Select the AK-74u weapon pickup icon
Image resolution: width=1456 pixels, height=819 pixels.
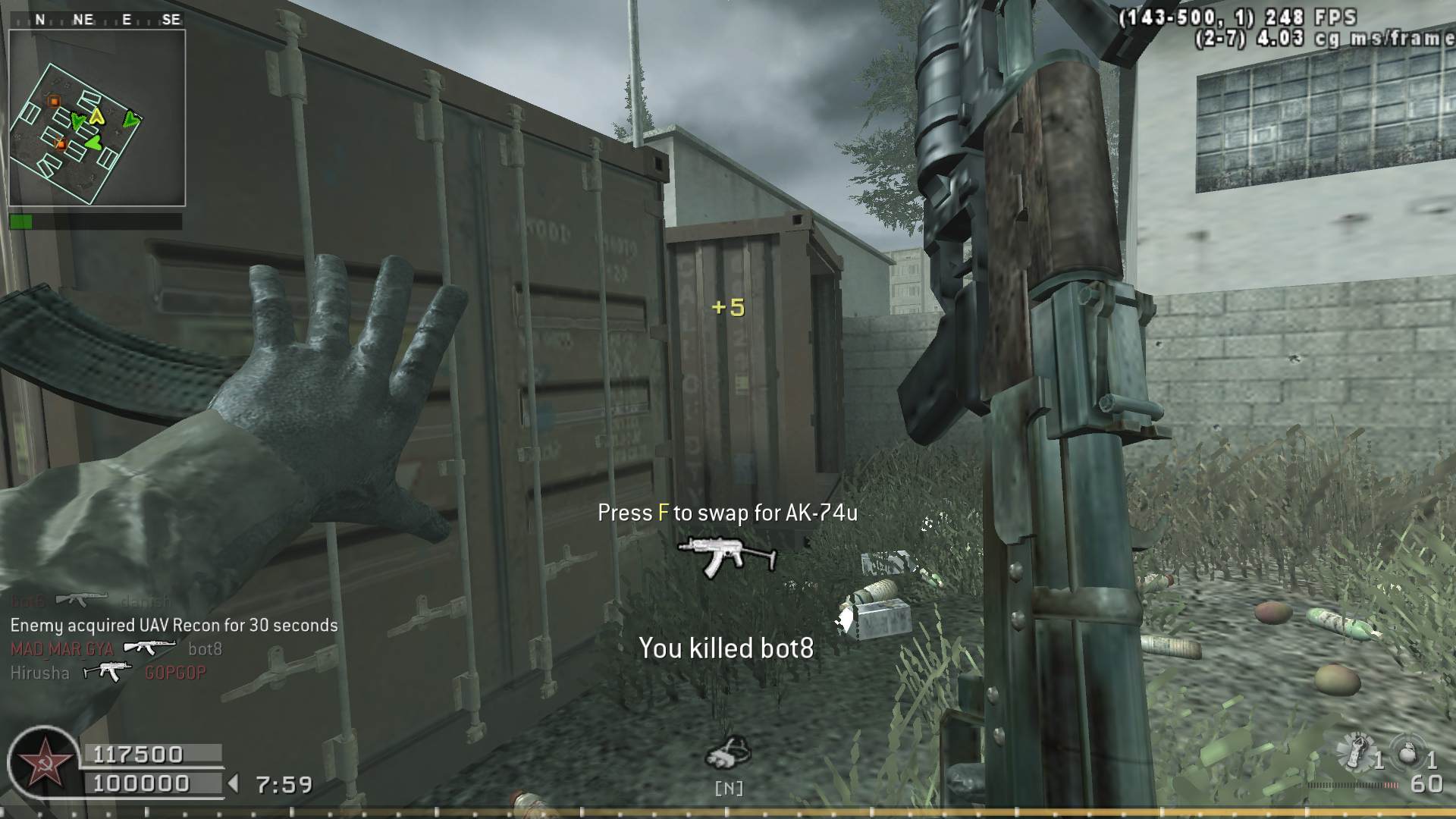click(x=726, y=555)
